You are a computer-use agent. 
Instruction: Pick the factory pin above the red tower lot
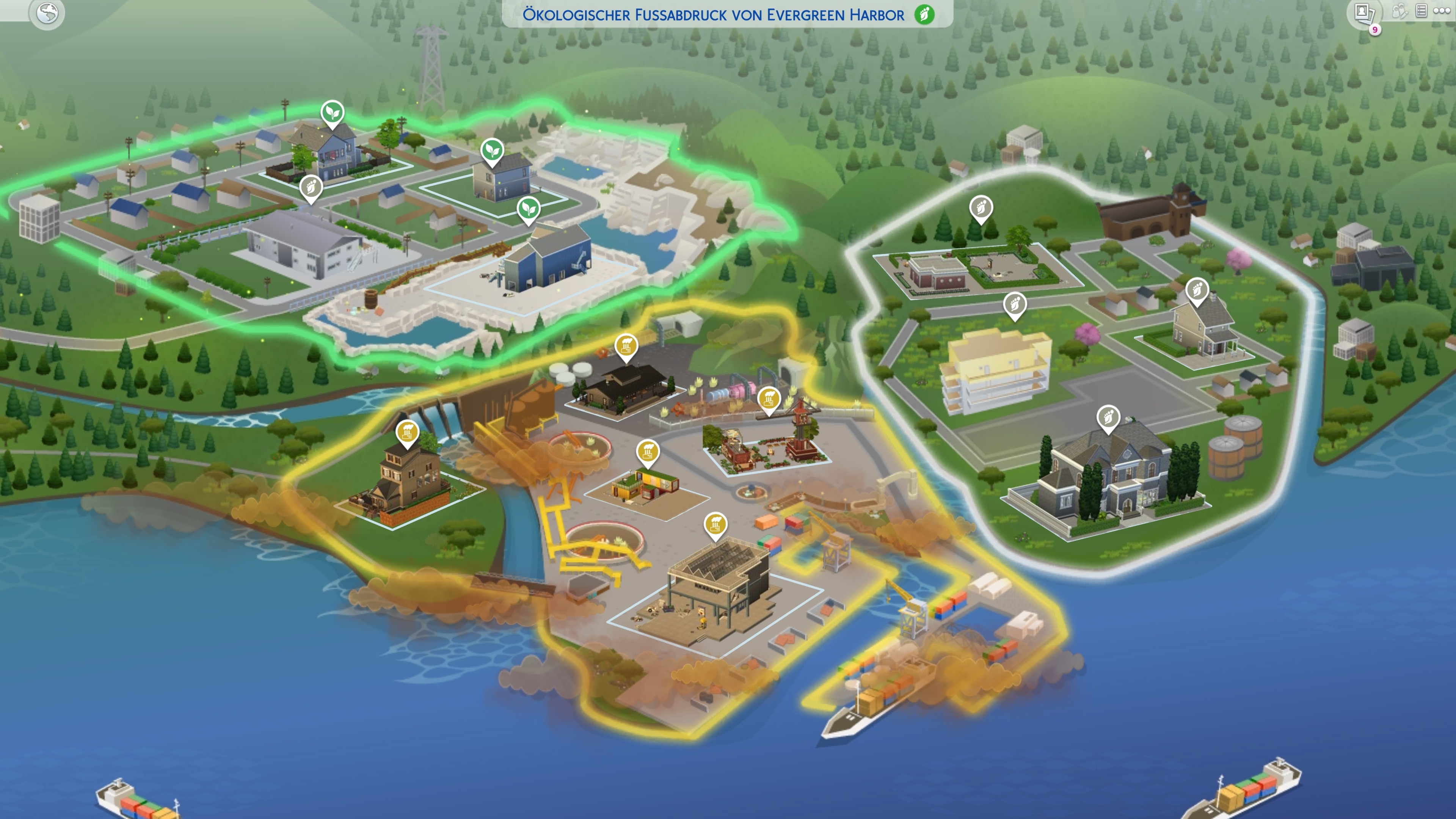[x=769, y=399]
